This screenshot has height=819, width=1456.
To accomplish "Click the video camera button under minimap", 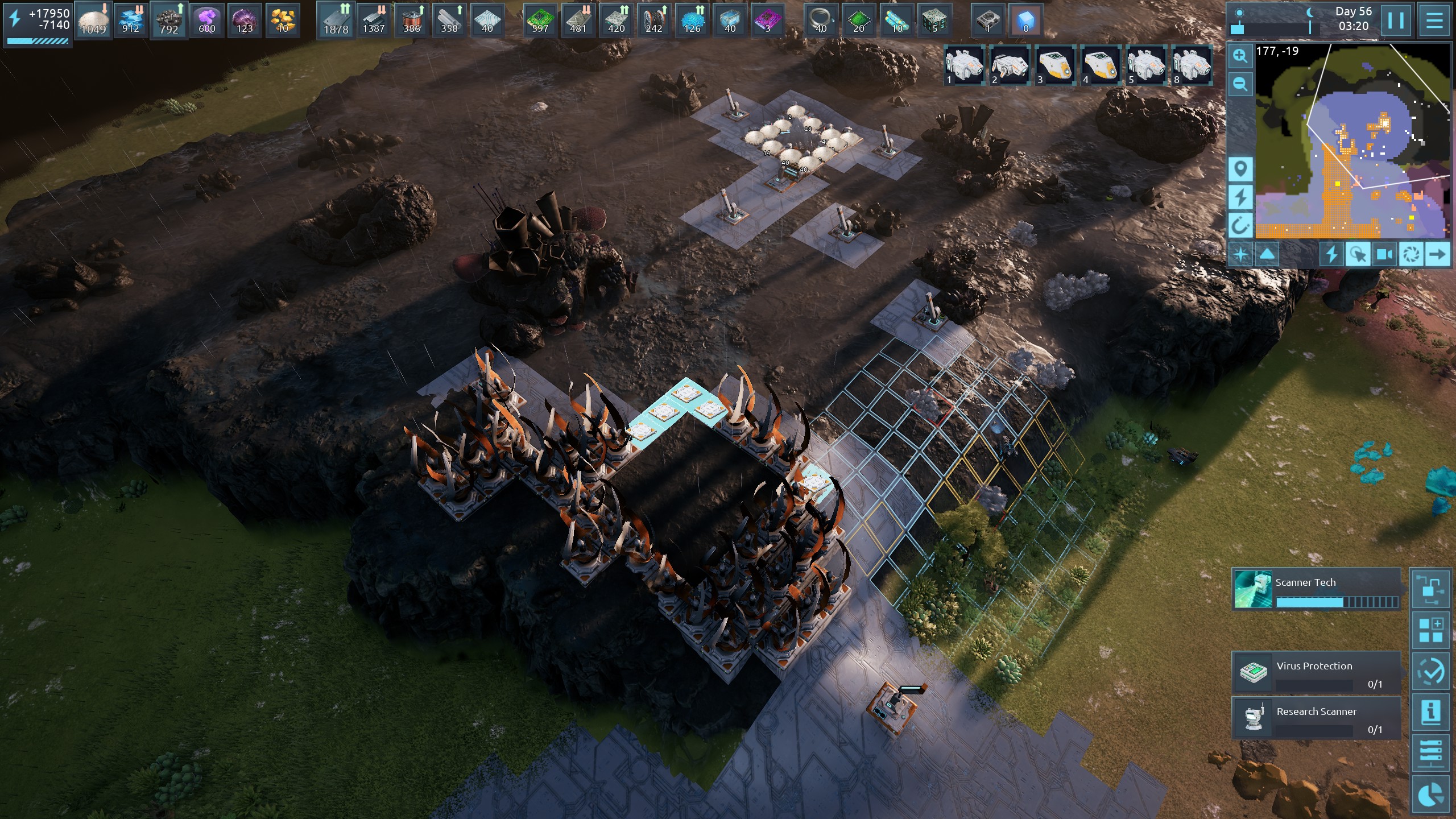I will [x=1384, y=254].
